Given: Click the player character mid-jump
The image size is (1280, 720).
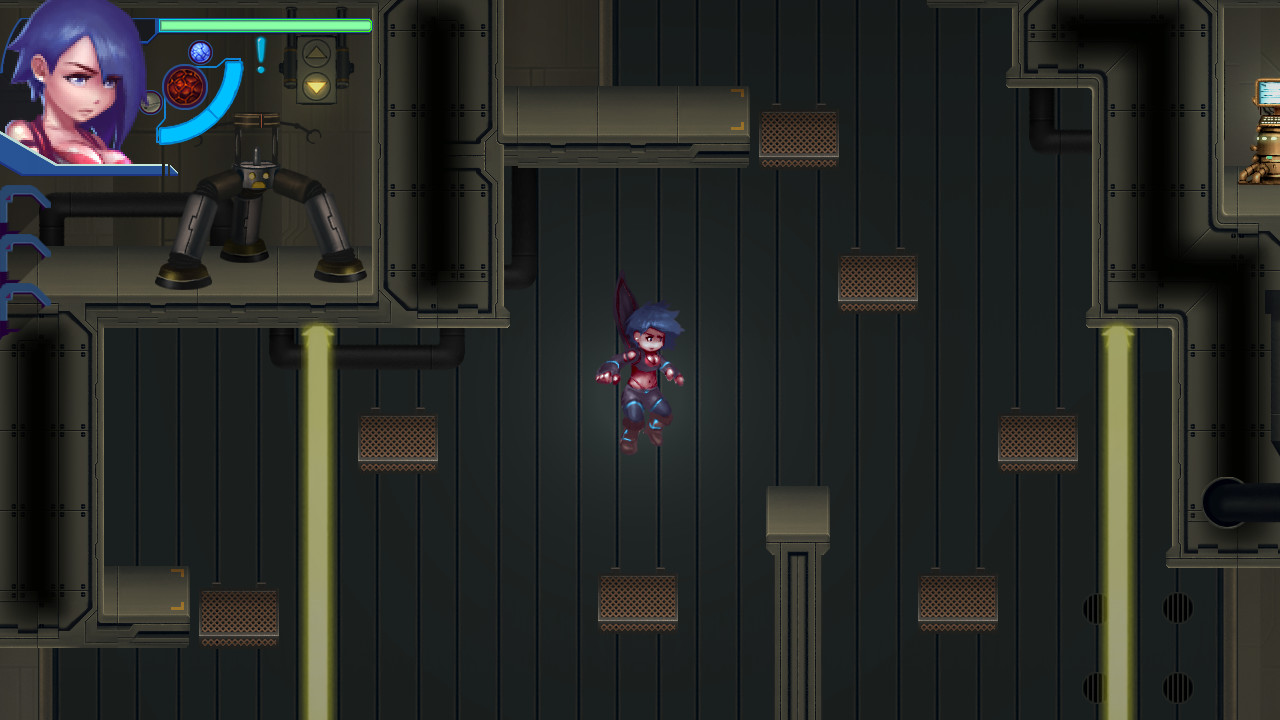Looking at the screenshot, I should [645, 370].
